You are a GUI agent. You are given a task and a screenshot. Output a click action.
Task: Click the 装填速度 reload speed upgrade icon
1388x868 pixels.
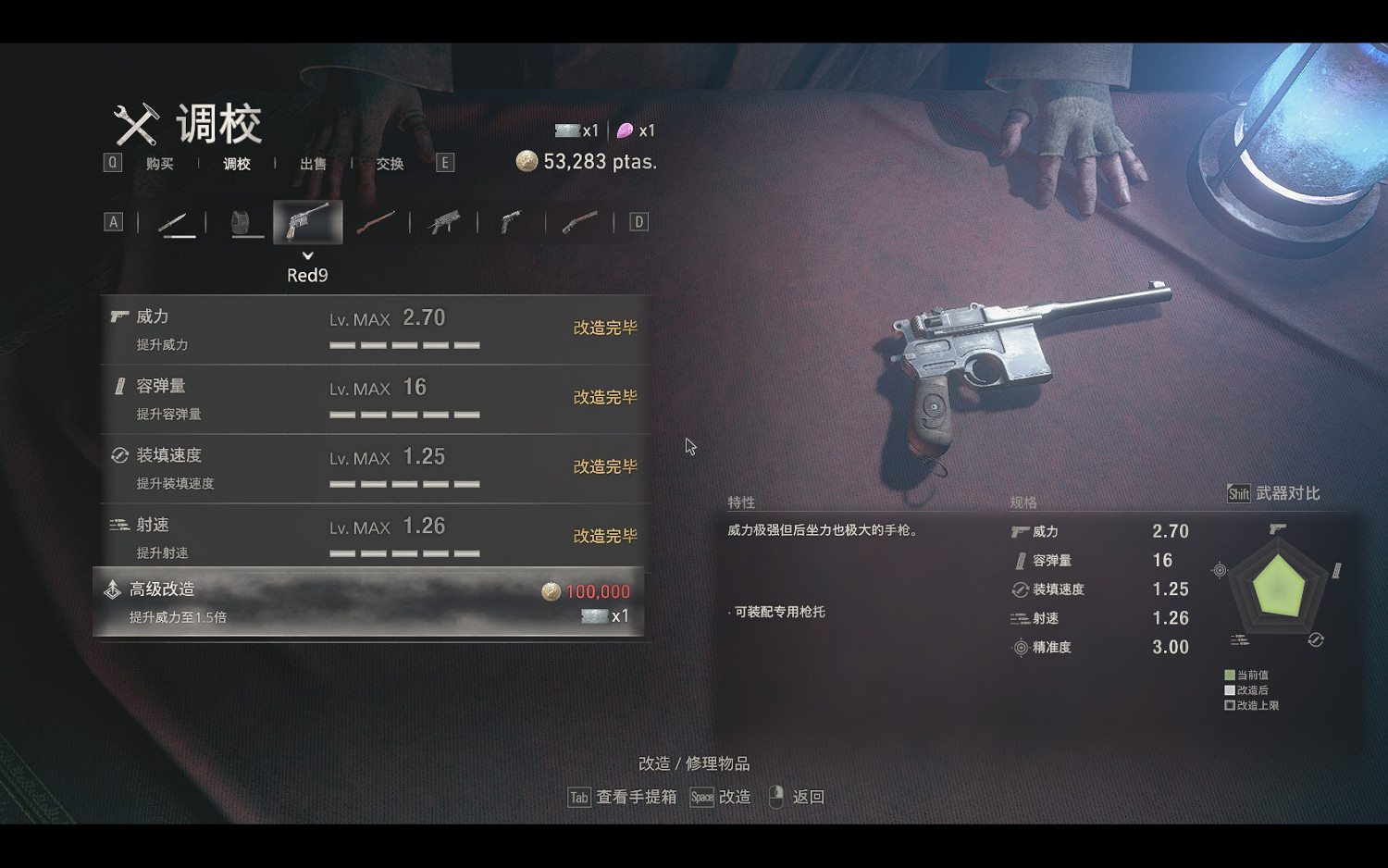click(119, 454)
